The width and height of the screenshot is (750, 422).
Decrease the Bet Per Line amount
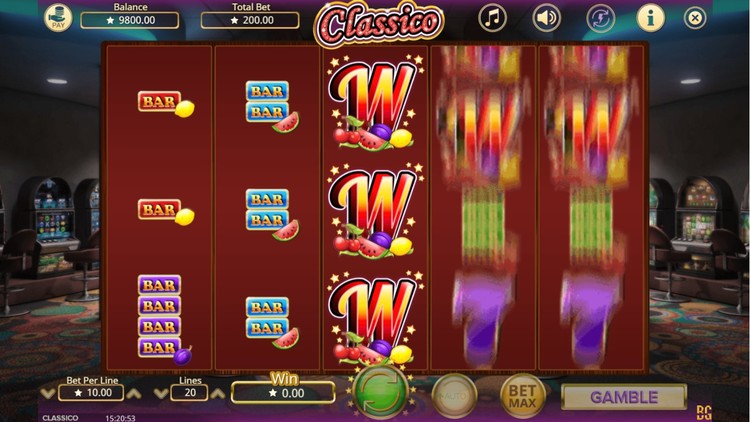click(x=48, y=394)
